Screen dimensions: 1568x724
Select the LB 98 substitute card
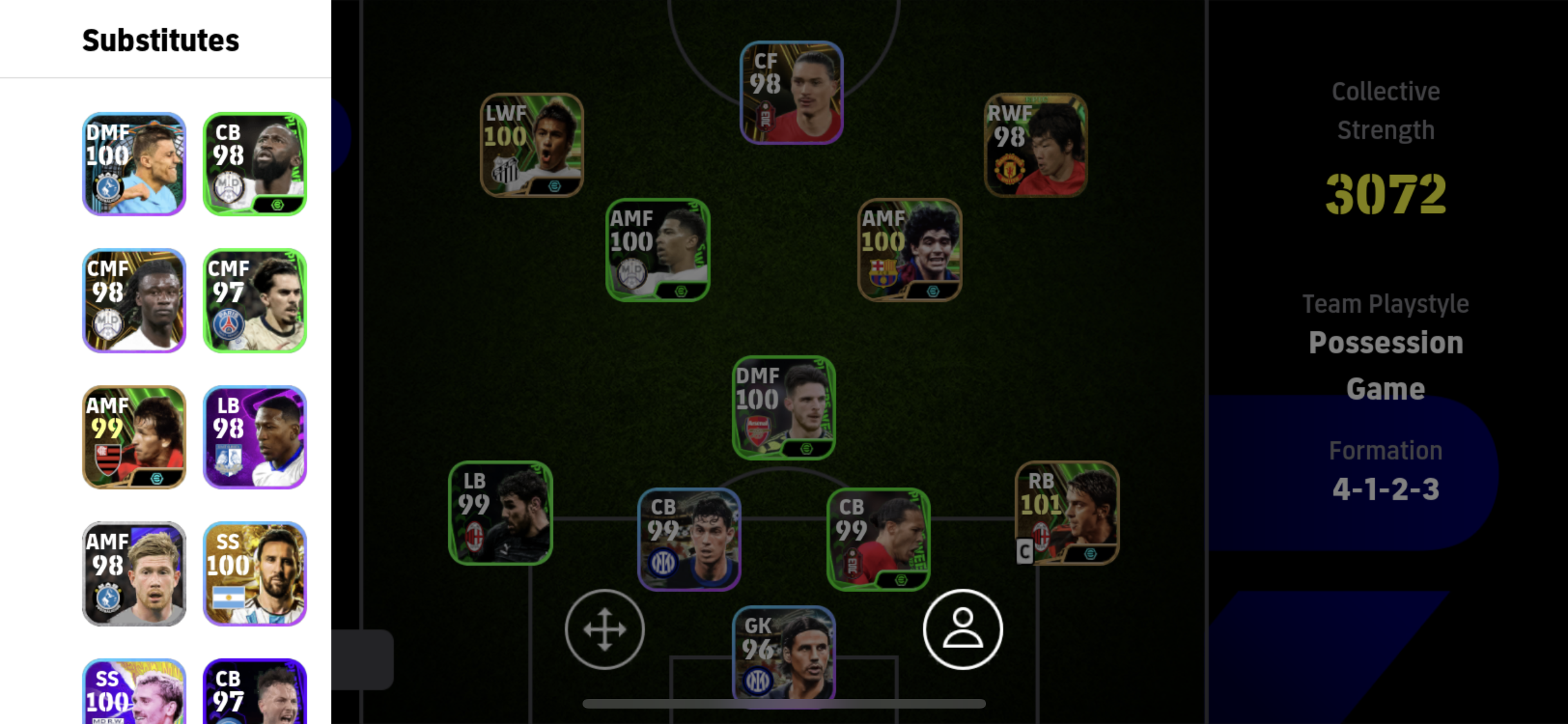coord(255,437)
